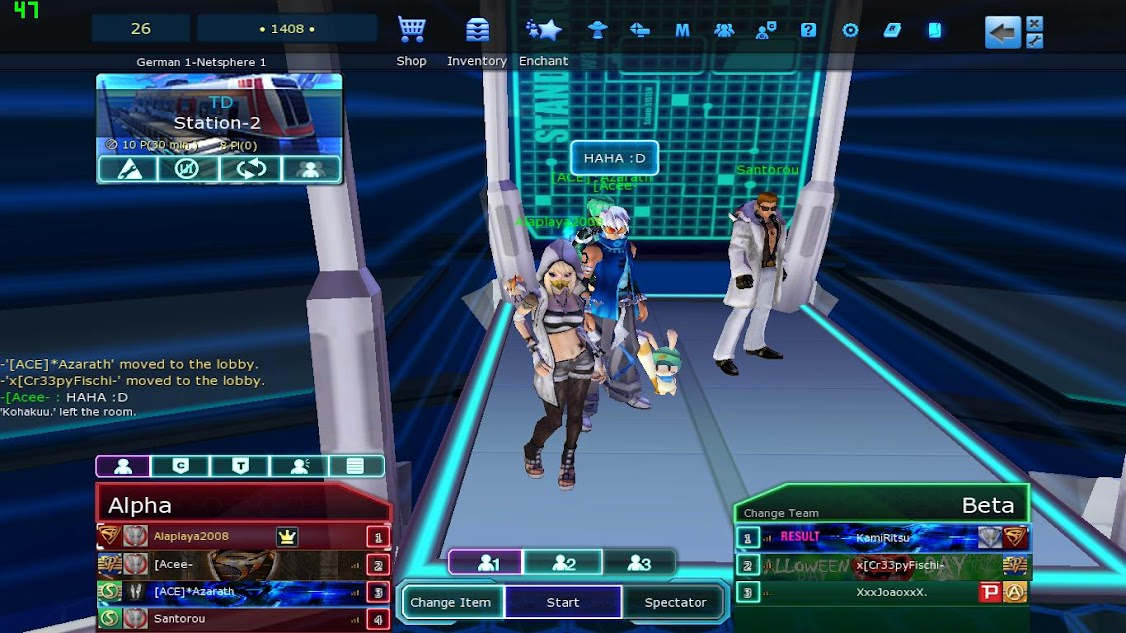The width and height of the screenshot is (1126, 633).
Task: Open the Inventory
Action: 477,30
